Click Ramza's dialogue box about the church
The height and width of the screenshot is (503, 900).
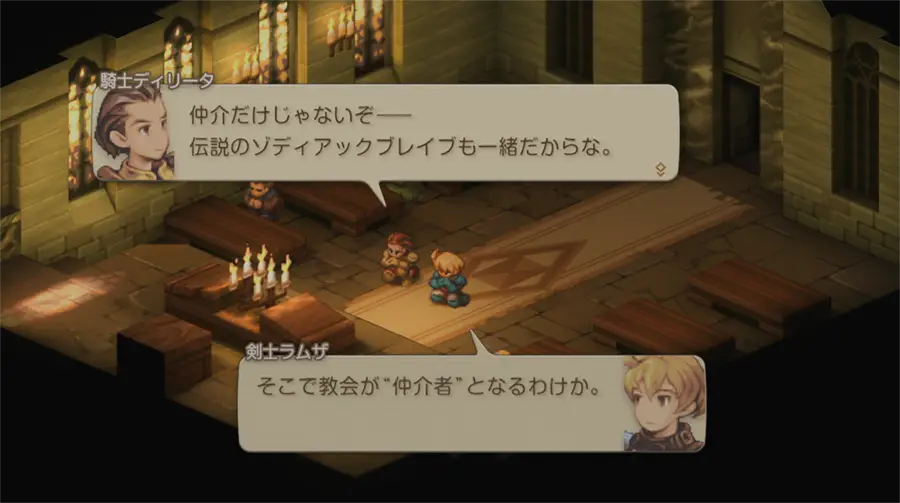click(430, 387)
